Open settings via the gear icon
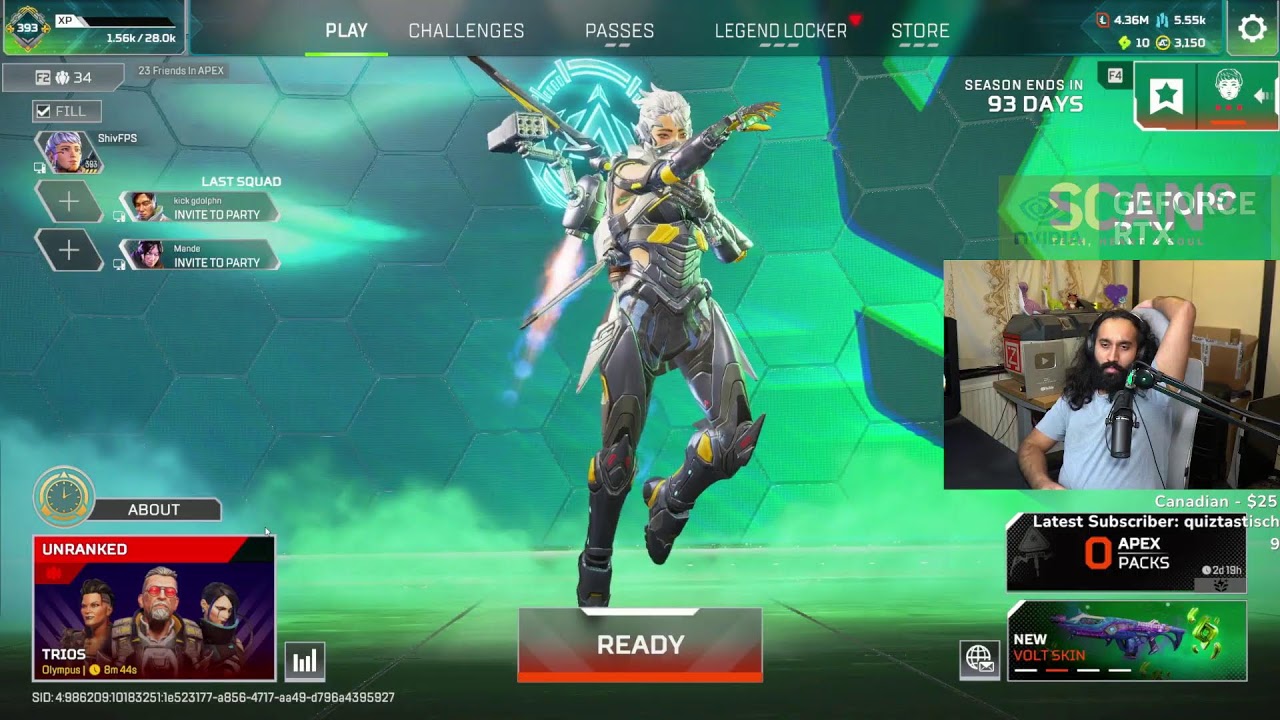1280x720 pixels. [1252, 28]
